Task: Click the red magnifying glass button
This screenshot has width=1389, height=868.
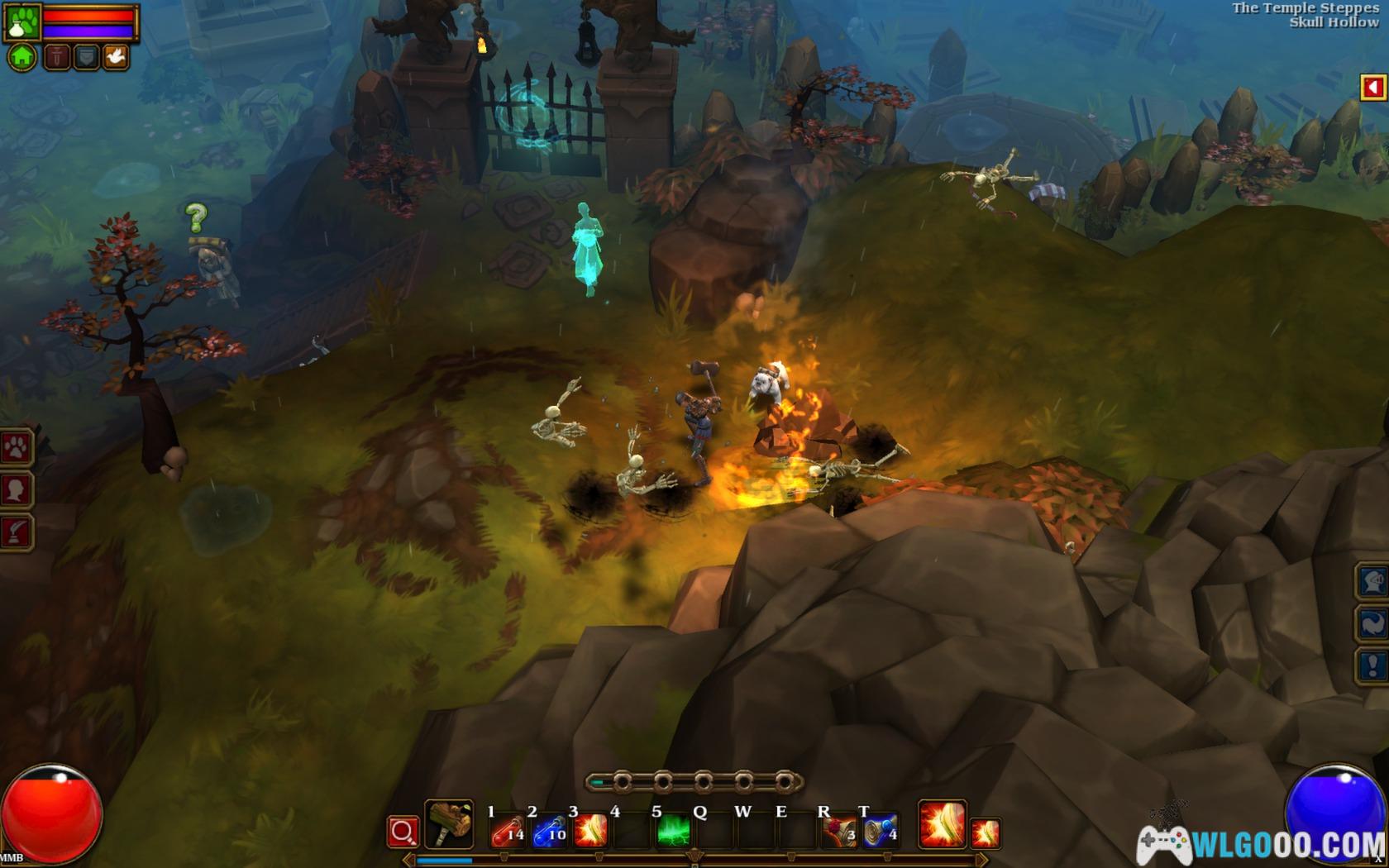Action: 403,832
